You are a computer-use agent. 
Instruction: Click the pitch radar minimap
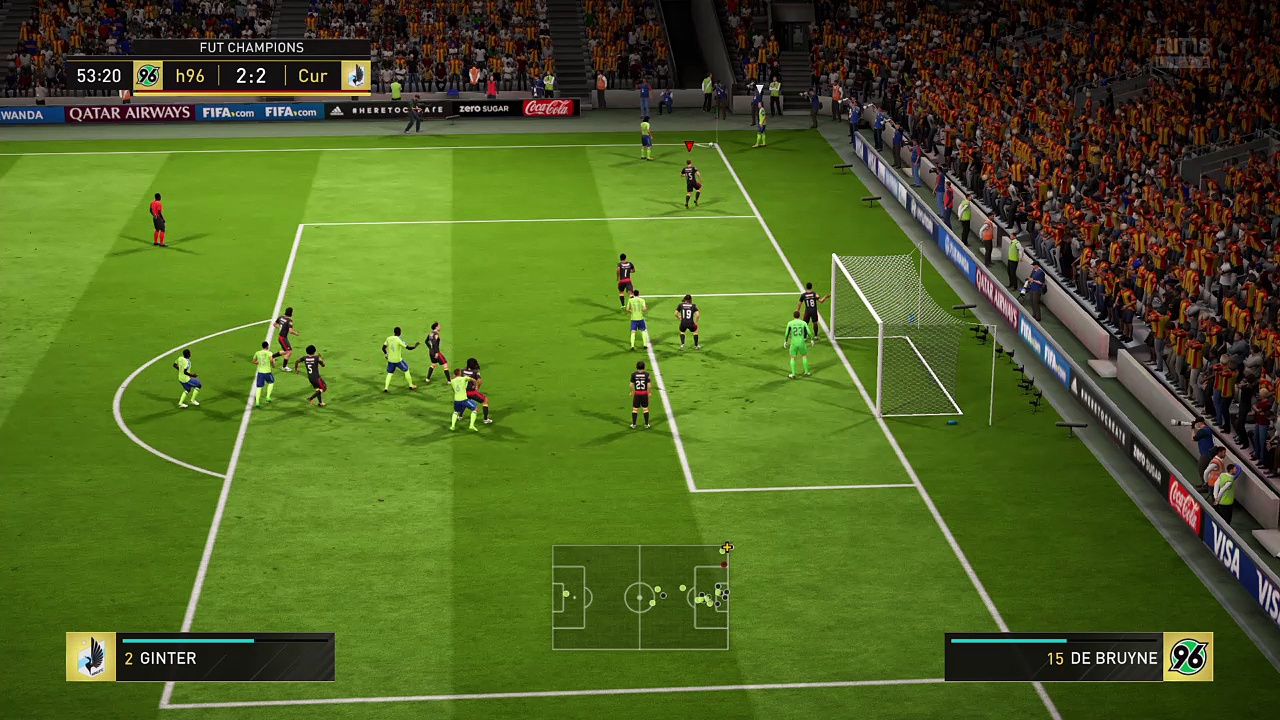point(640,597)
